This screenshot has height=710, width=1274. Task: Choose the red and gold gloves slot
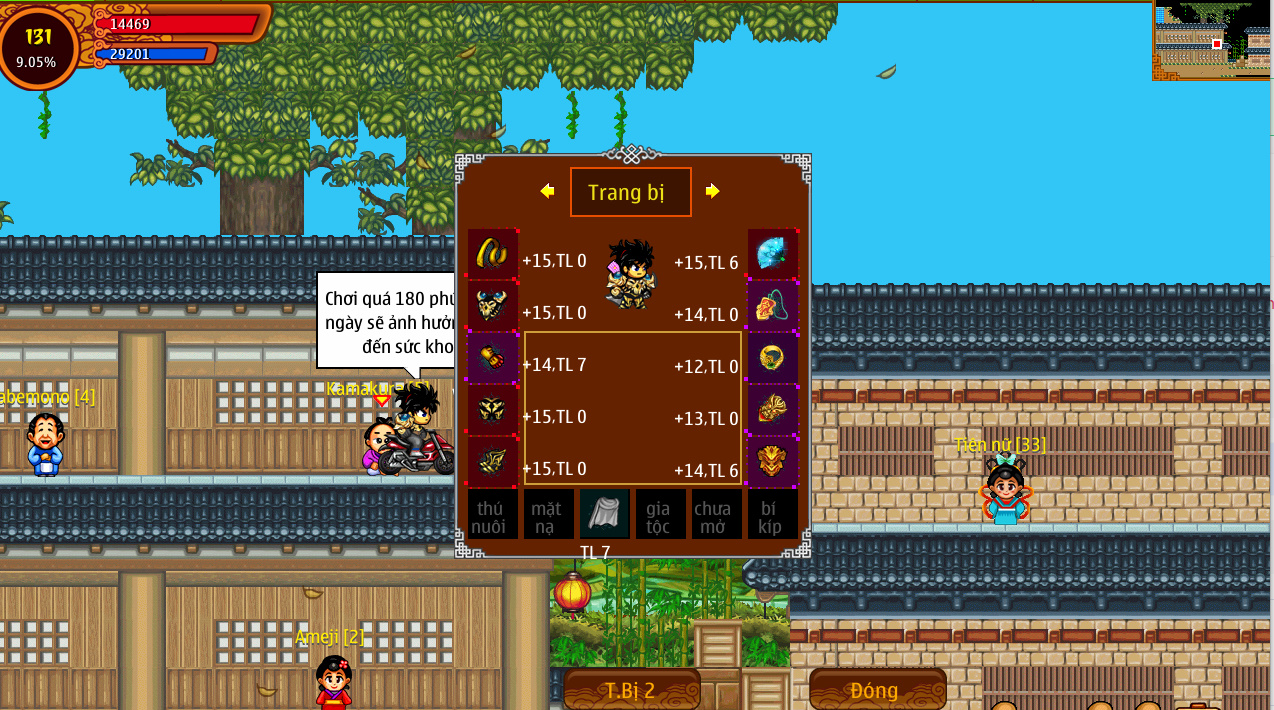[x=492, y=358]
